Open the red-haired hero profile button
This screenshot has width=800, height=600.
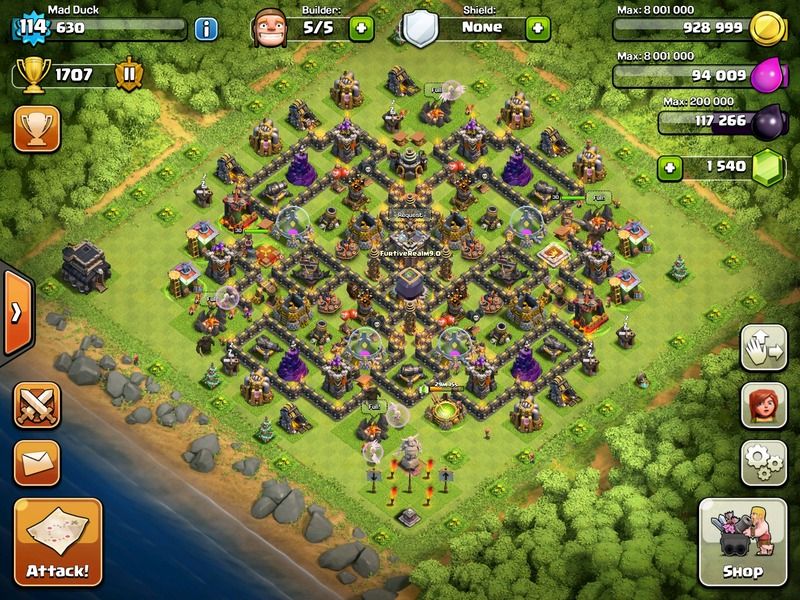761,405
